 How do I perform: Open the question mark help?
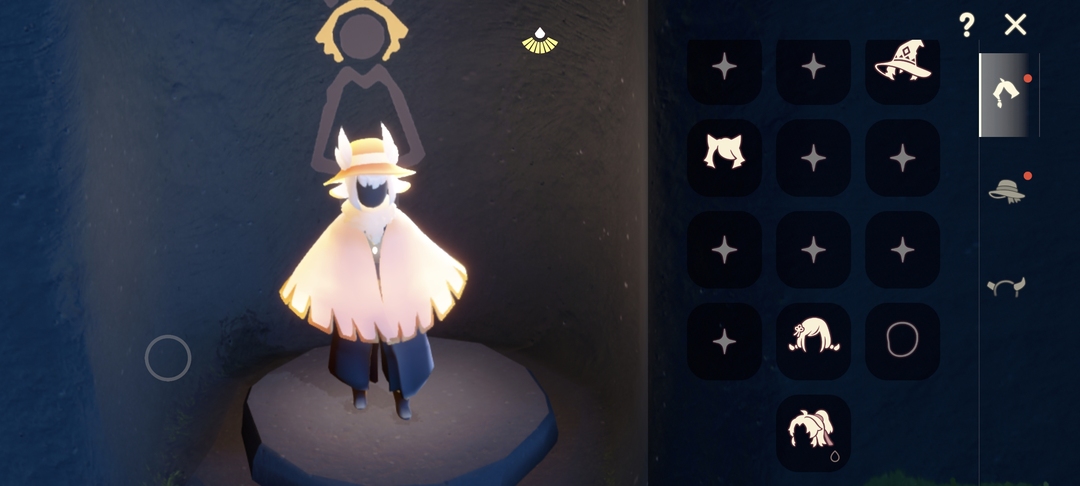pos(966,25)
